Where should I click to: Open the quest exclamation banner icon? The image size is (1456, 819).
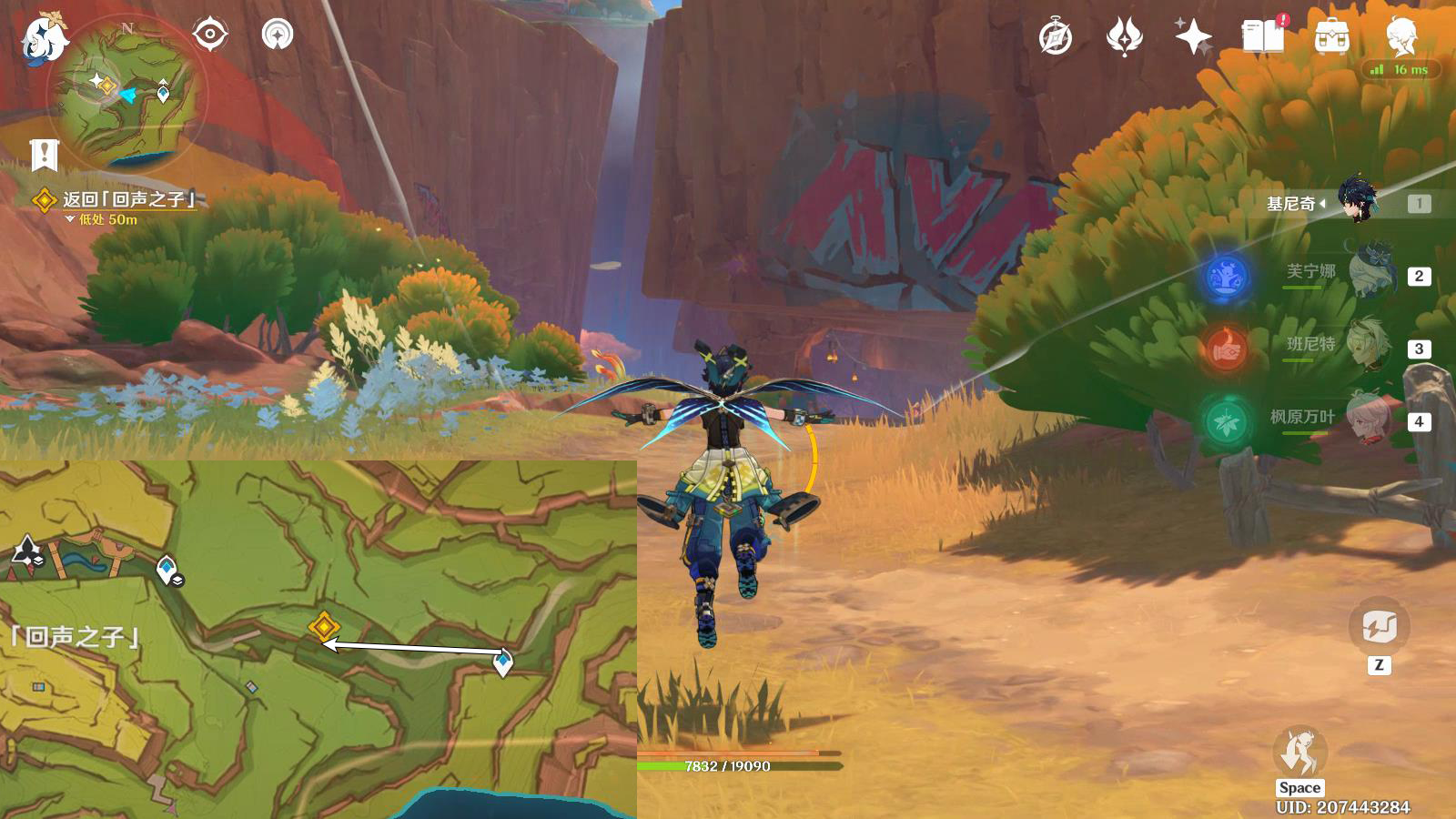(44, 155)
